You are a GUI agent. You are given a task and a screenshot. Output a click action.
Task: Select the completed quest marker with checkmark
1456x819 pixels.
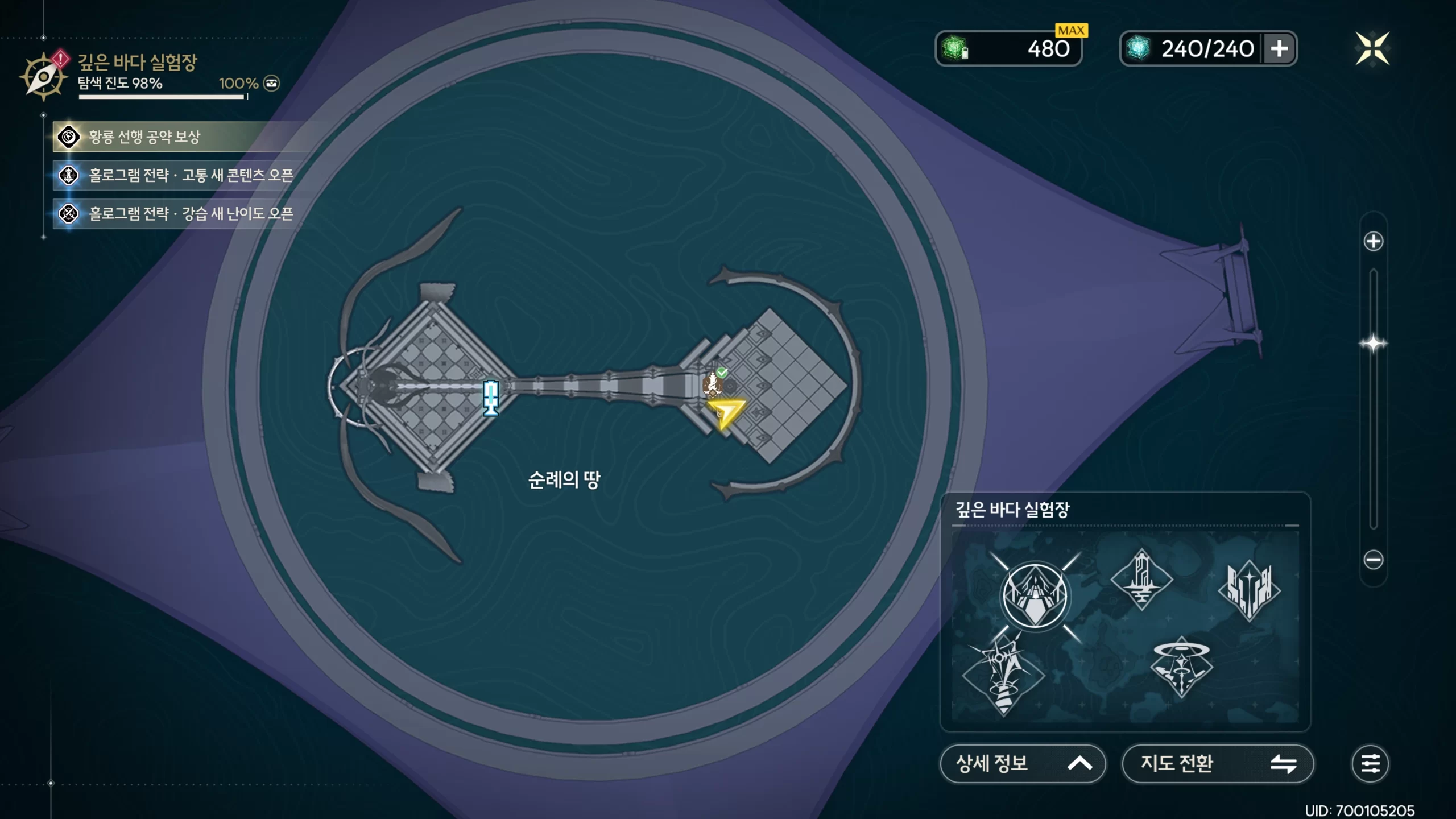click(713, 384)
